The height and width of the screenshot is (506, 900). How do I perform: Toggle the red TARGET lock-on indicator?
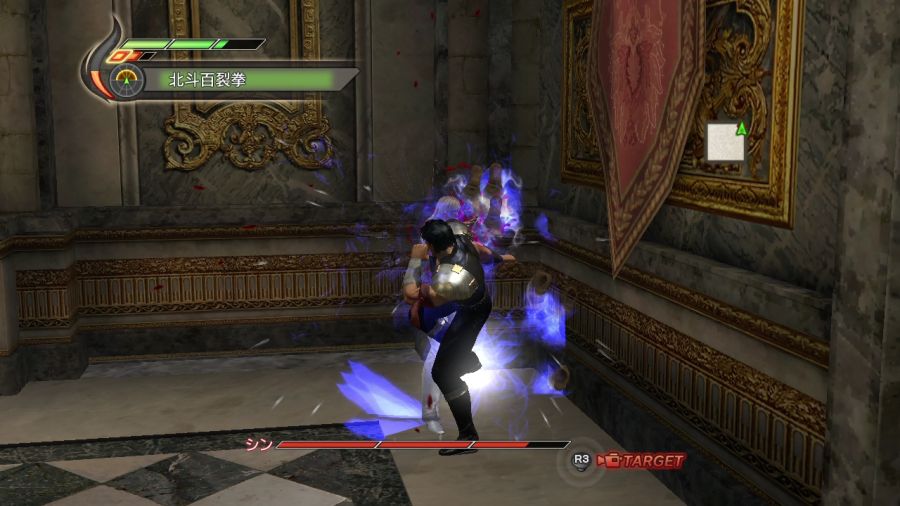pyautogui.click(x=643, y=461)
